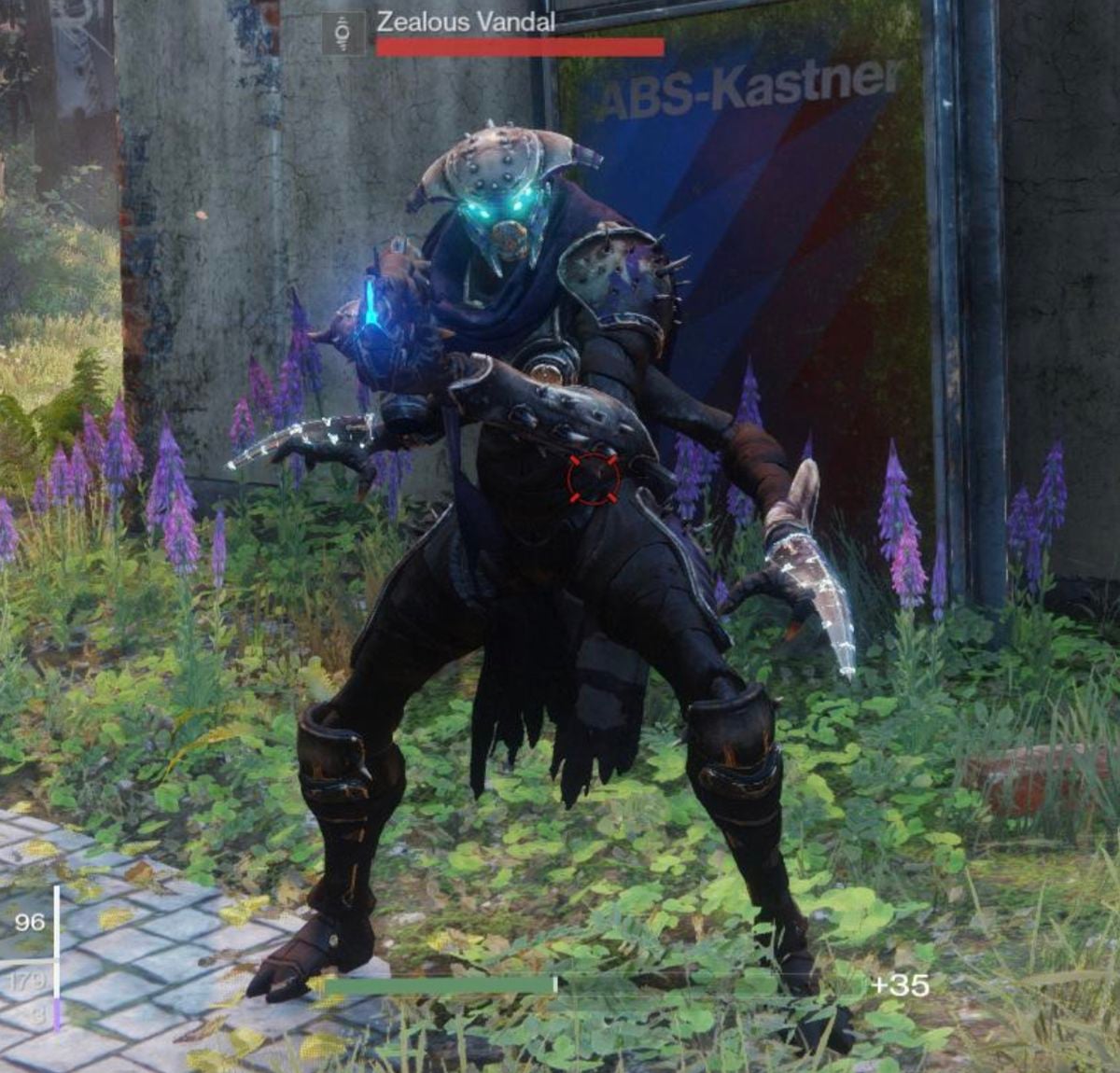The image size is (1120, 1073).
Task: Click the rank icon beside Zealous Vandal
Action: pyautogui.click(x=343, y=33)
